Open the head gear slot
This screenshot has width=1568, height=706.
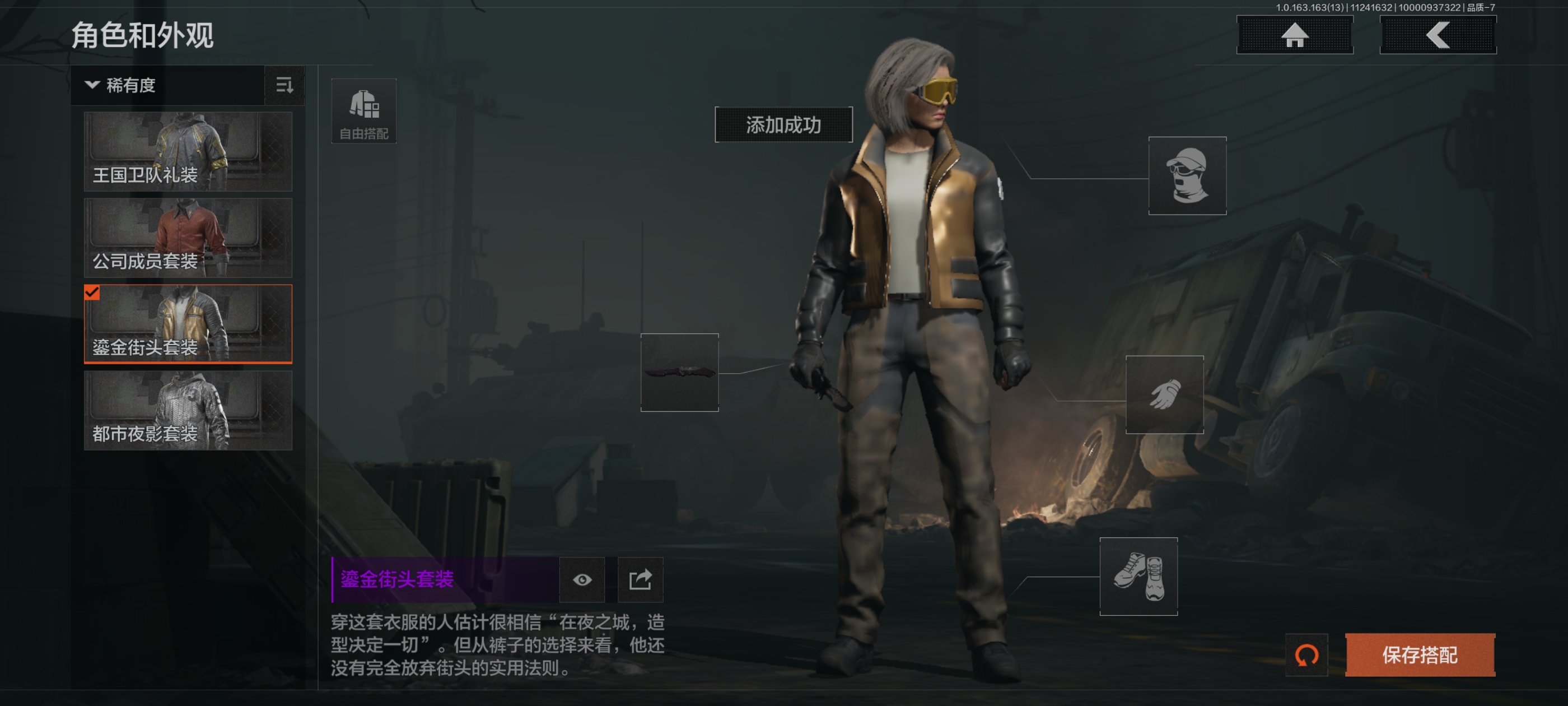(x=1187, y=176)
